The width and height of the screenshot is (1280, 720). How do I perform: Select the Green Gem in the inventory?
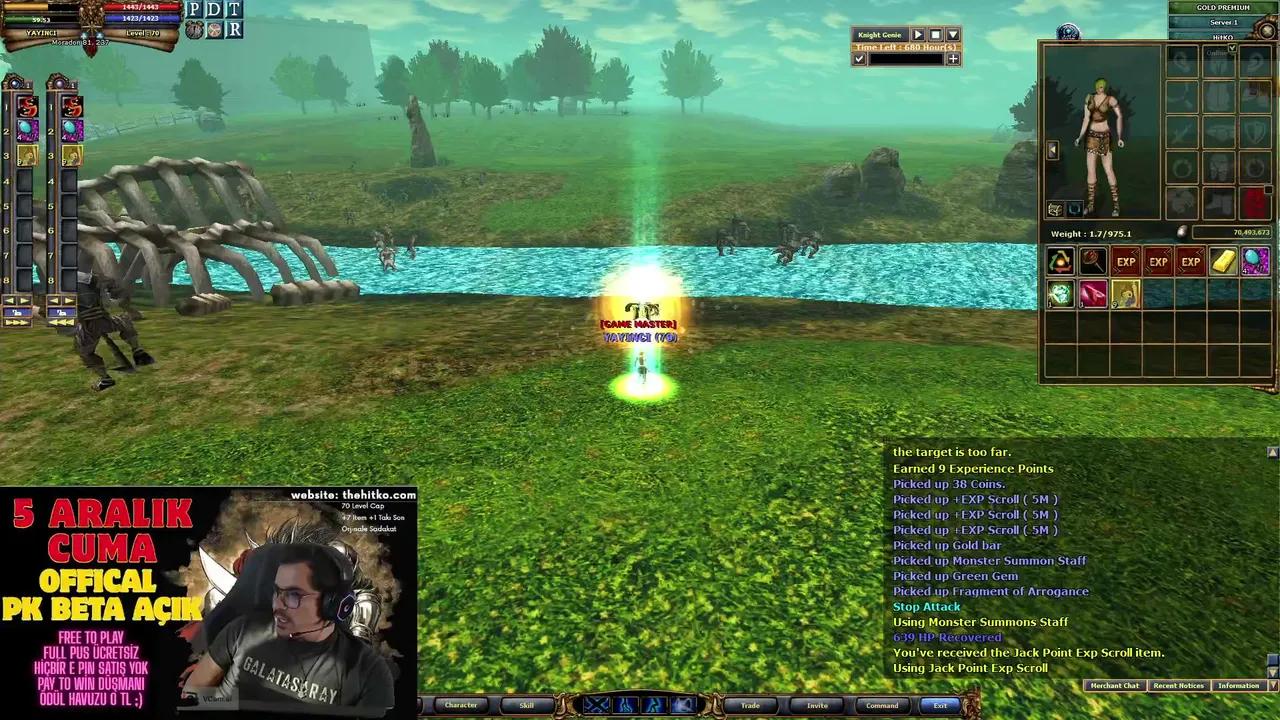(x=1060, y=293)
